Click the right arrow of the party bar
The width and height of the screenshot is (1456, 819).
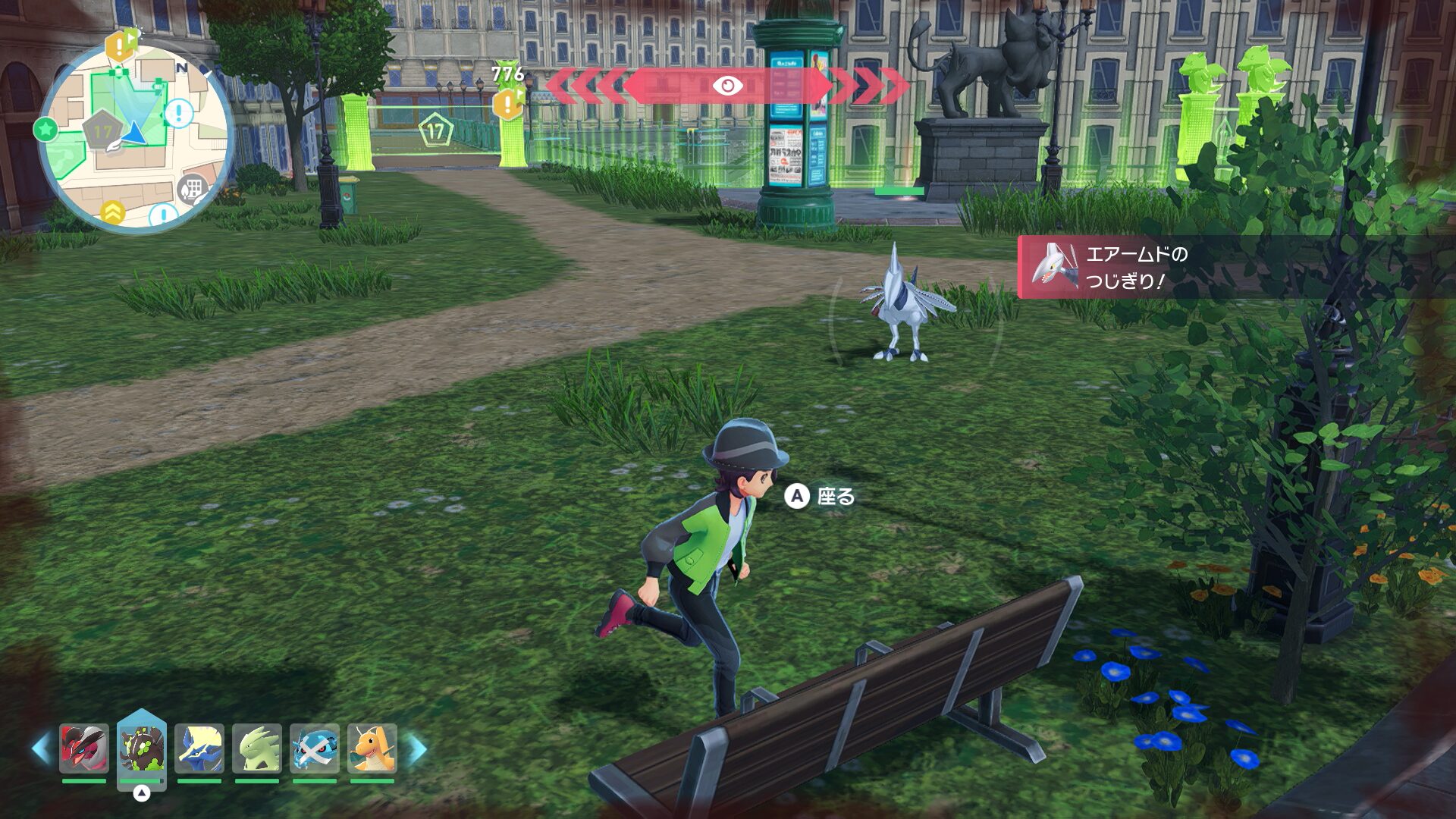417,748
